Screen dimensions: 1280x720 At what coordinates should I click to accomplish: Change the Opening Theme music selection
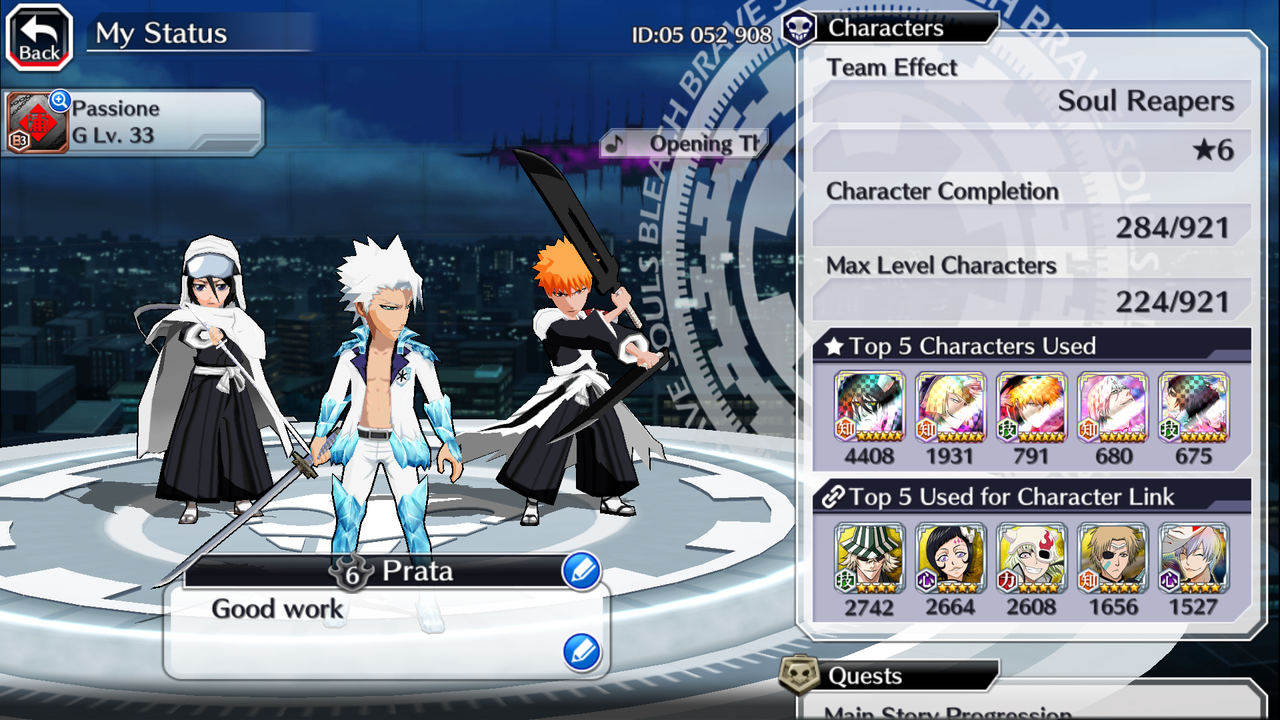685,143
